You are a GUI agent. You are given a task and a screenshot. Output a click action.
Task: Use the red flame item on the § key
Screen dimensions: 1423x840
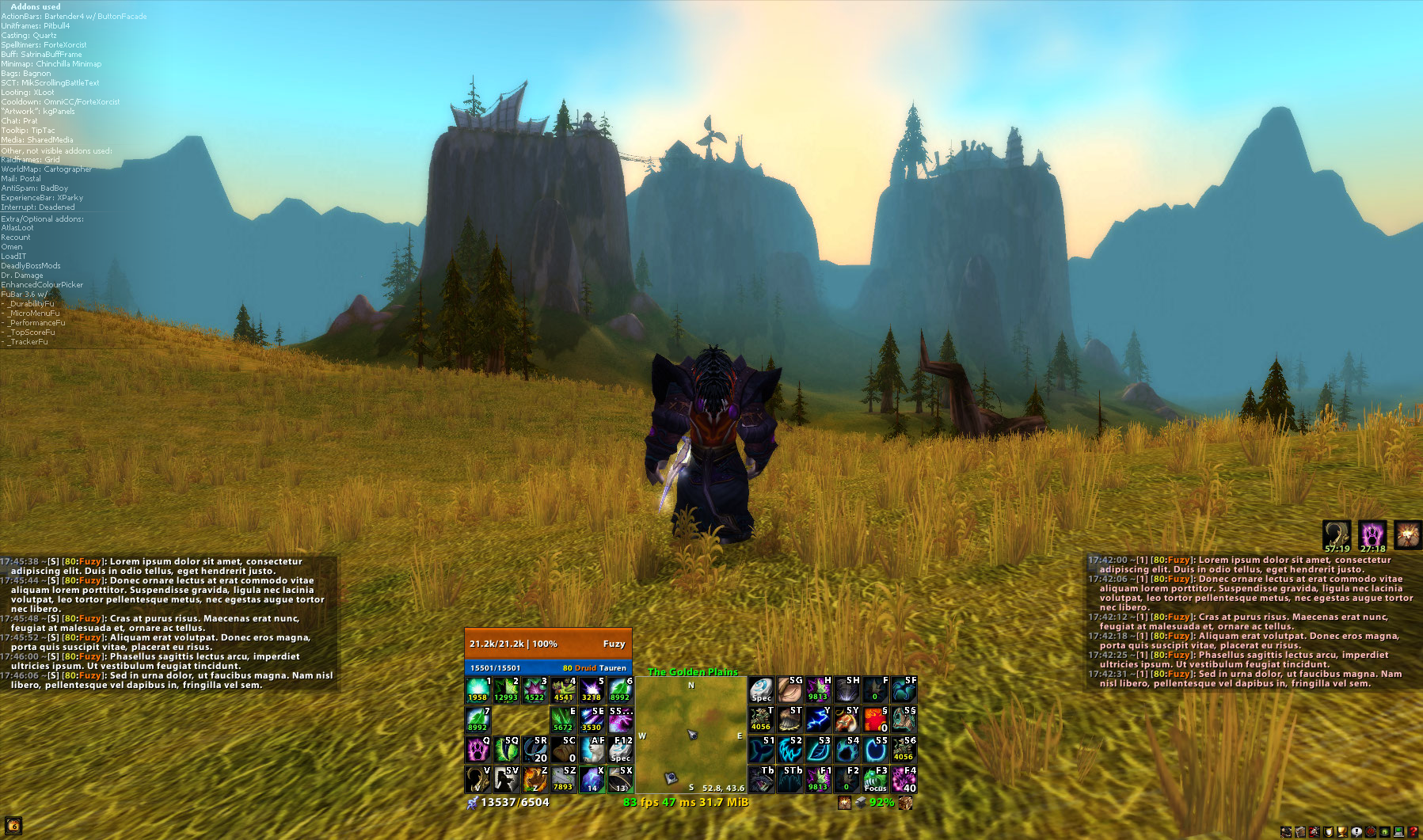(875, 720)
